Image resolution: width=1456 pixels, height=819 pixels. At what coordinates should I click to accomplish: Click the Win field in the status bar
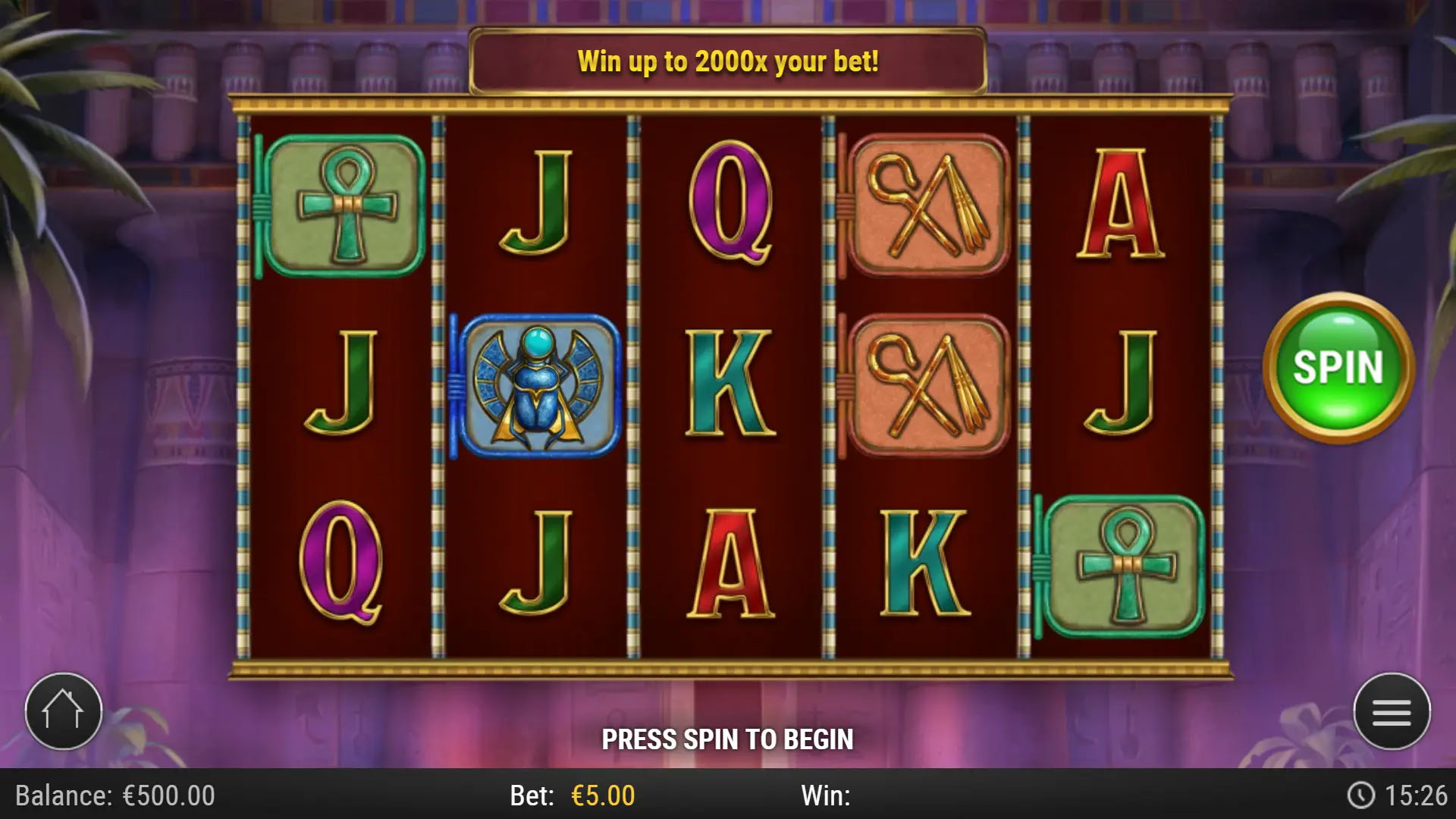click(827, 796)
